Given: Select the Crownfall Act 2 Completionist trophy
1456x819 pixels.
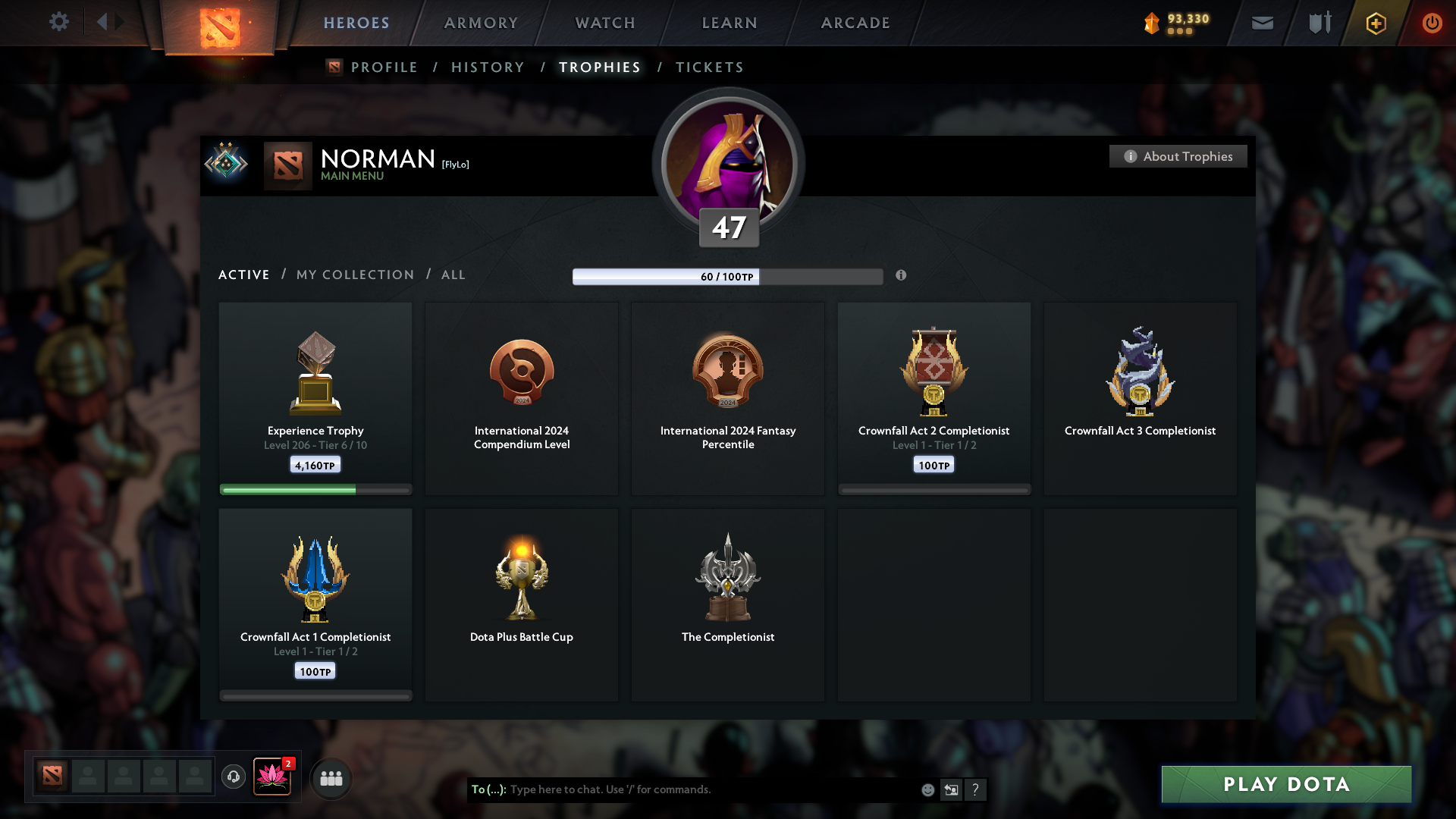Looking at the screenshot, I should tap(934, 394).
